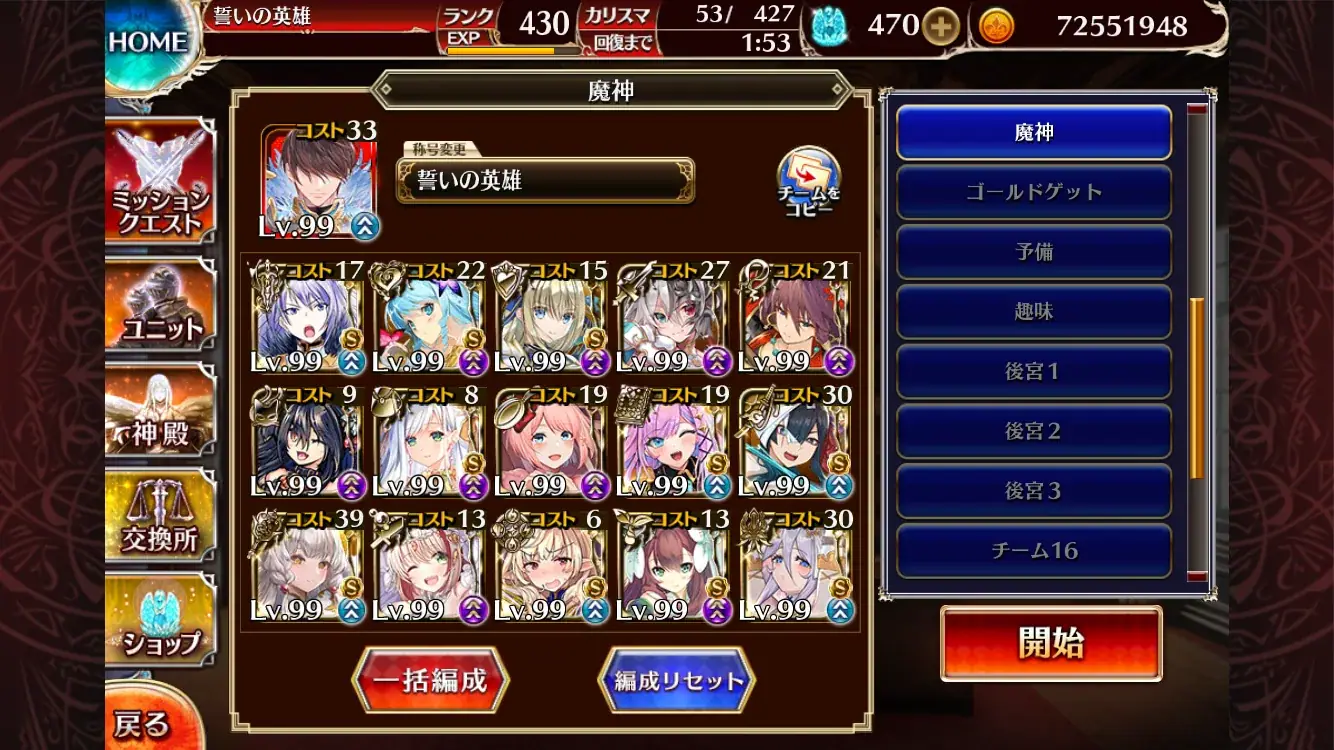Select the ゴールドゲット team tab

pyautogui.click(x=1034, y=191)
